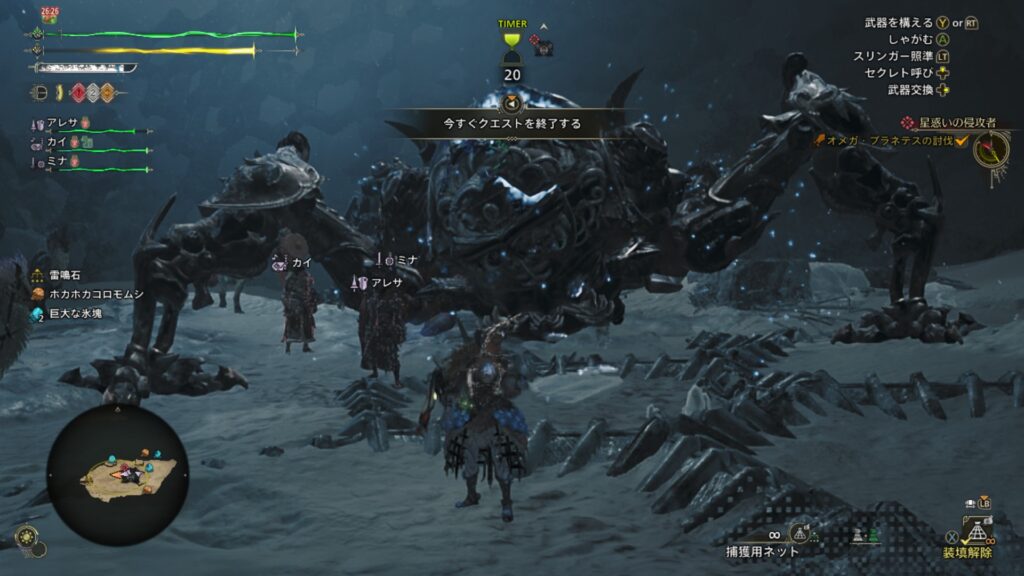This screenshot has height=576, width=1024.
Task: Click the monster icon beside the timer
Action: click(543, 44)
